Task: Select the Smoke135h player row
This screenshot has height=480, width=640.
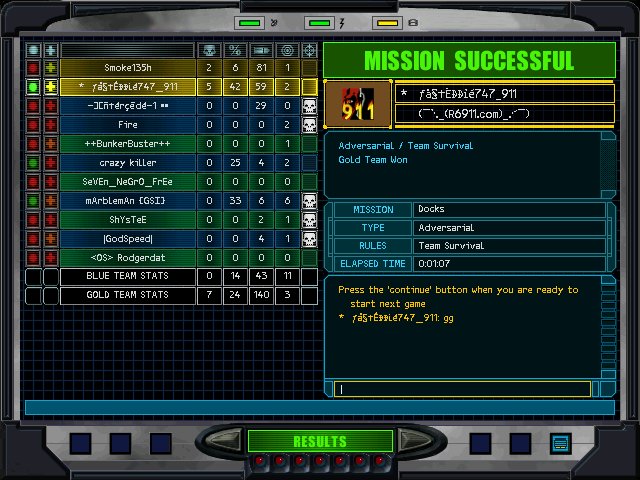Action: [x=128, y=68]
